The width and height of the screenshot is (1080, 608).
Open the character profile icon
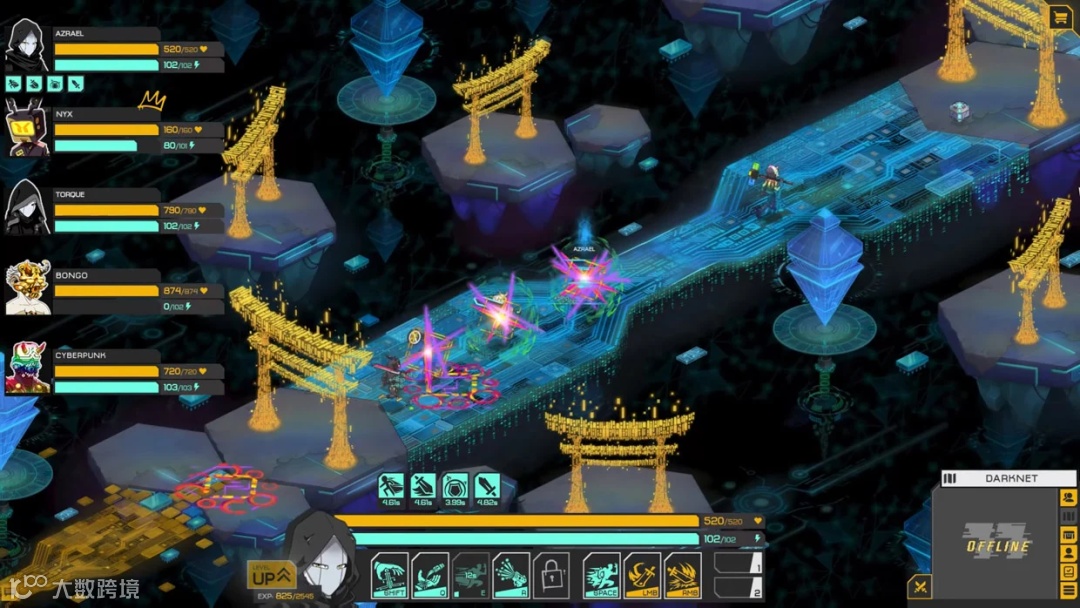coord(1068,553)
